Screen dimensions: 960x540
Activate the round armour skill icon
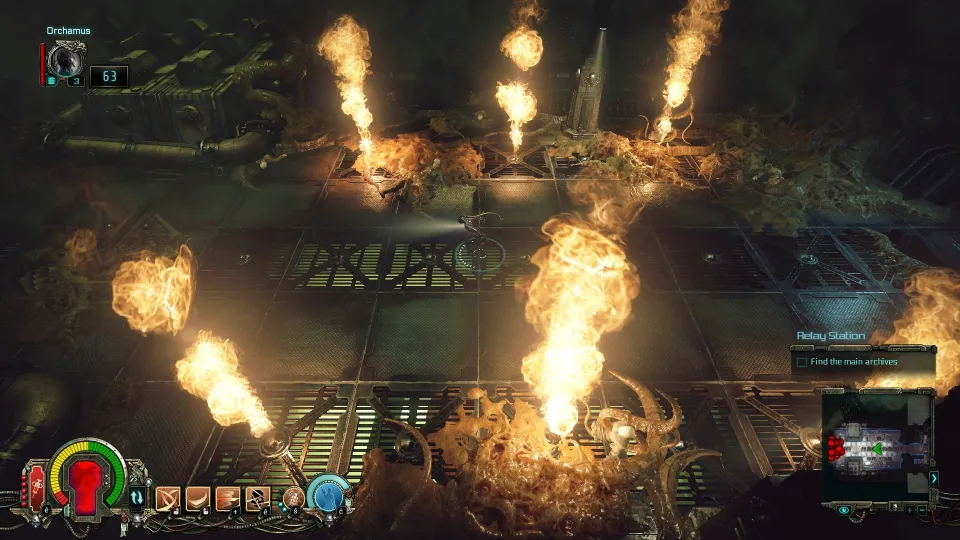click(x=294, y=495)
